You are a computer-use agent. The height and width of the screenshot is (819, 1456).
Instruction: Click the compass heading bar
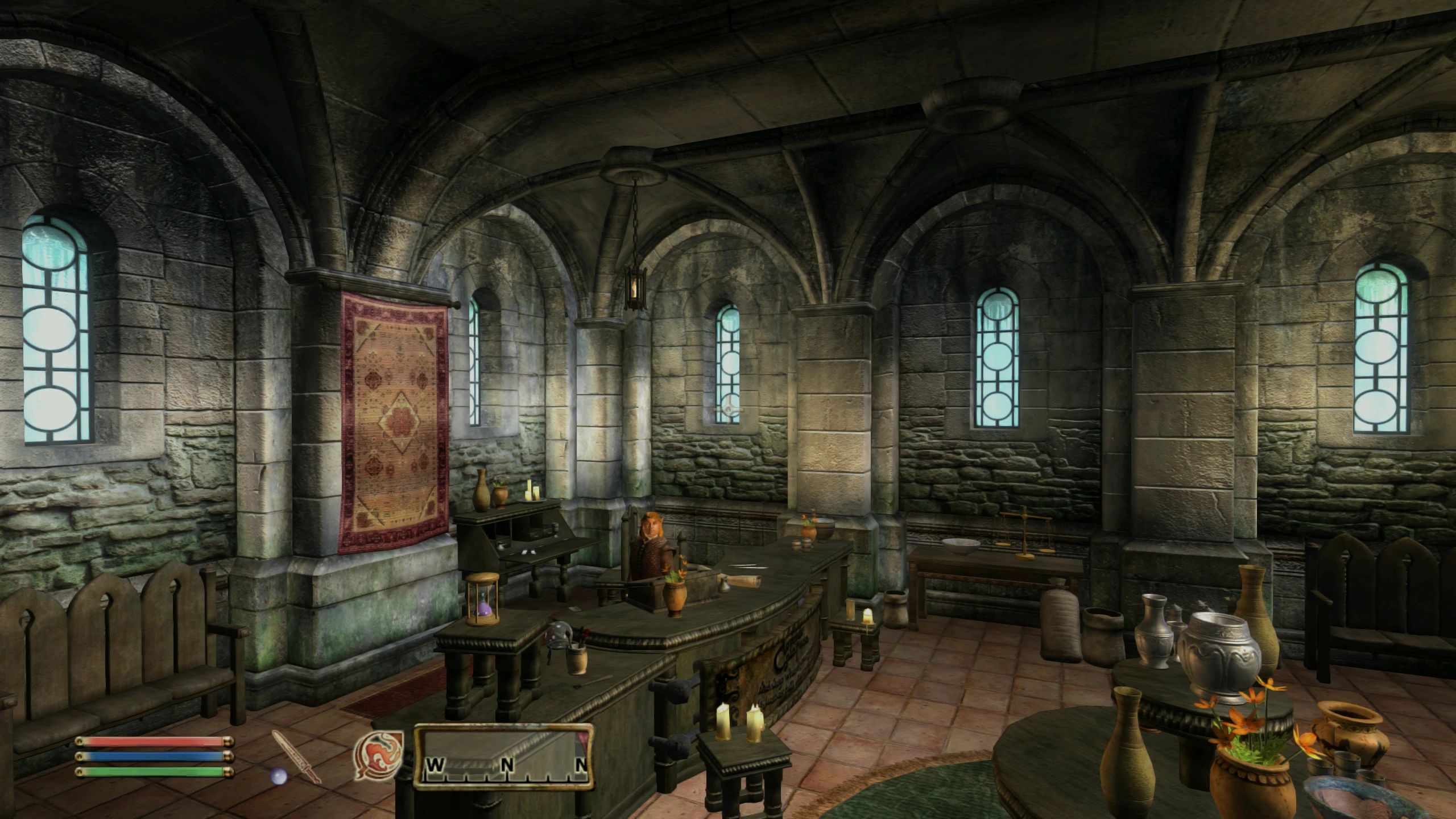(x=504, y=756)
